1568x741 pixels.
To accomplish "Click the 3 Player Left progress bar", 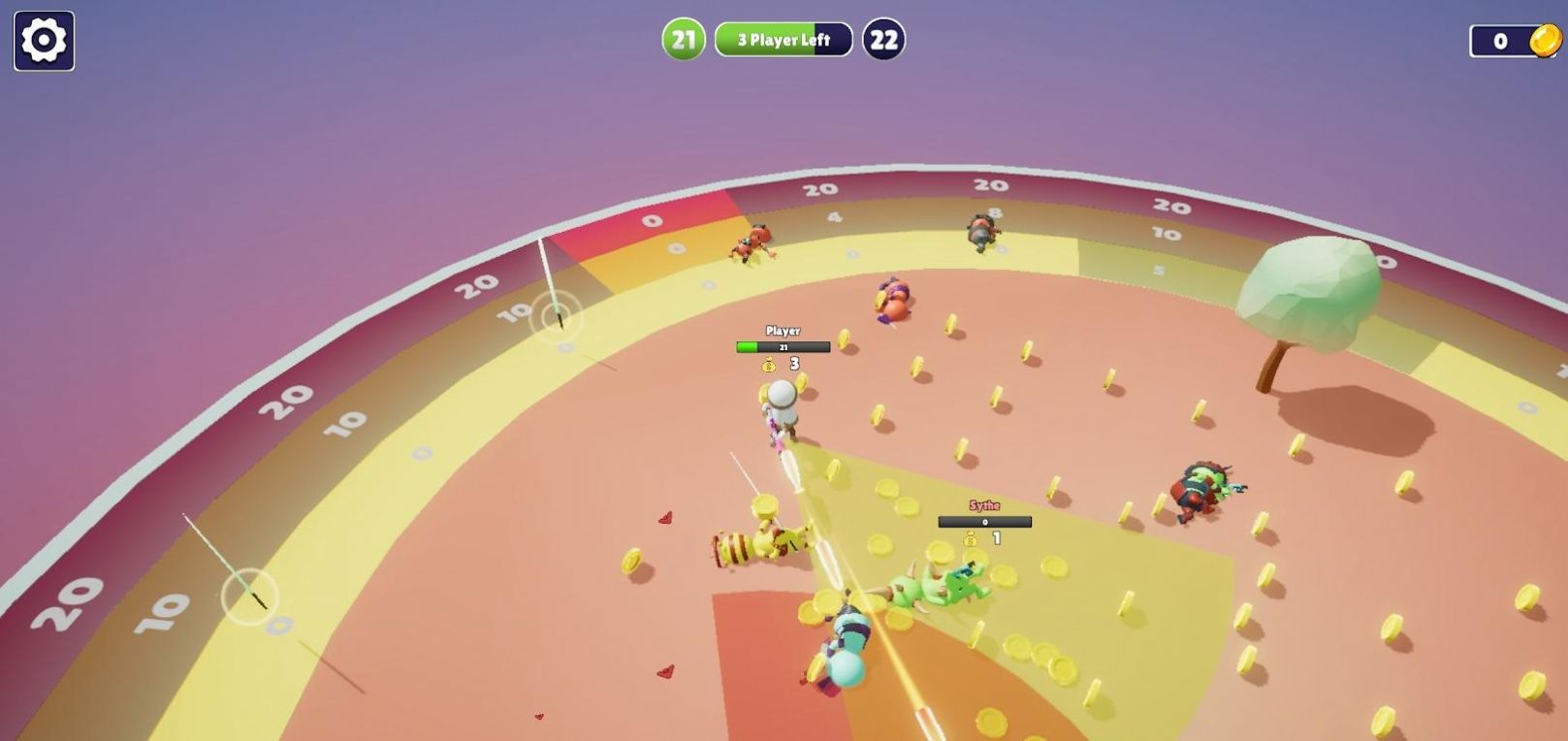I will point(782,40).
